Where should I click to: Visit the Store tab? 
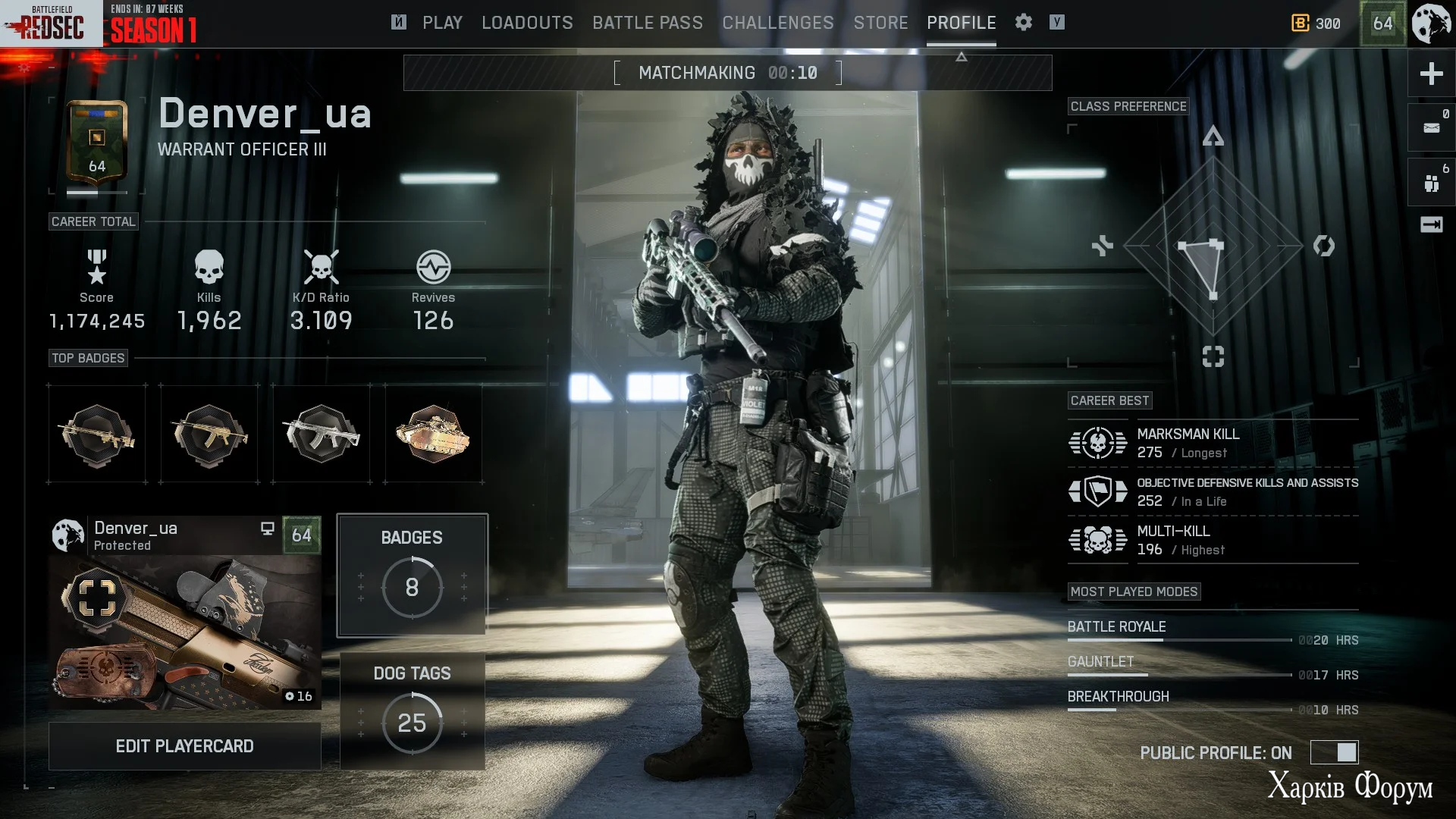tap(880, 23)
